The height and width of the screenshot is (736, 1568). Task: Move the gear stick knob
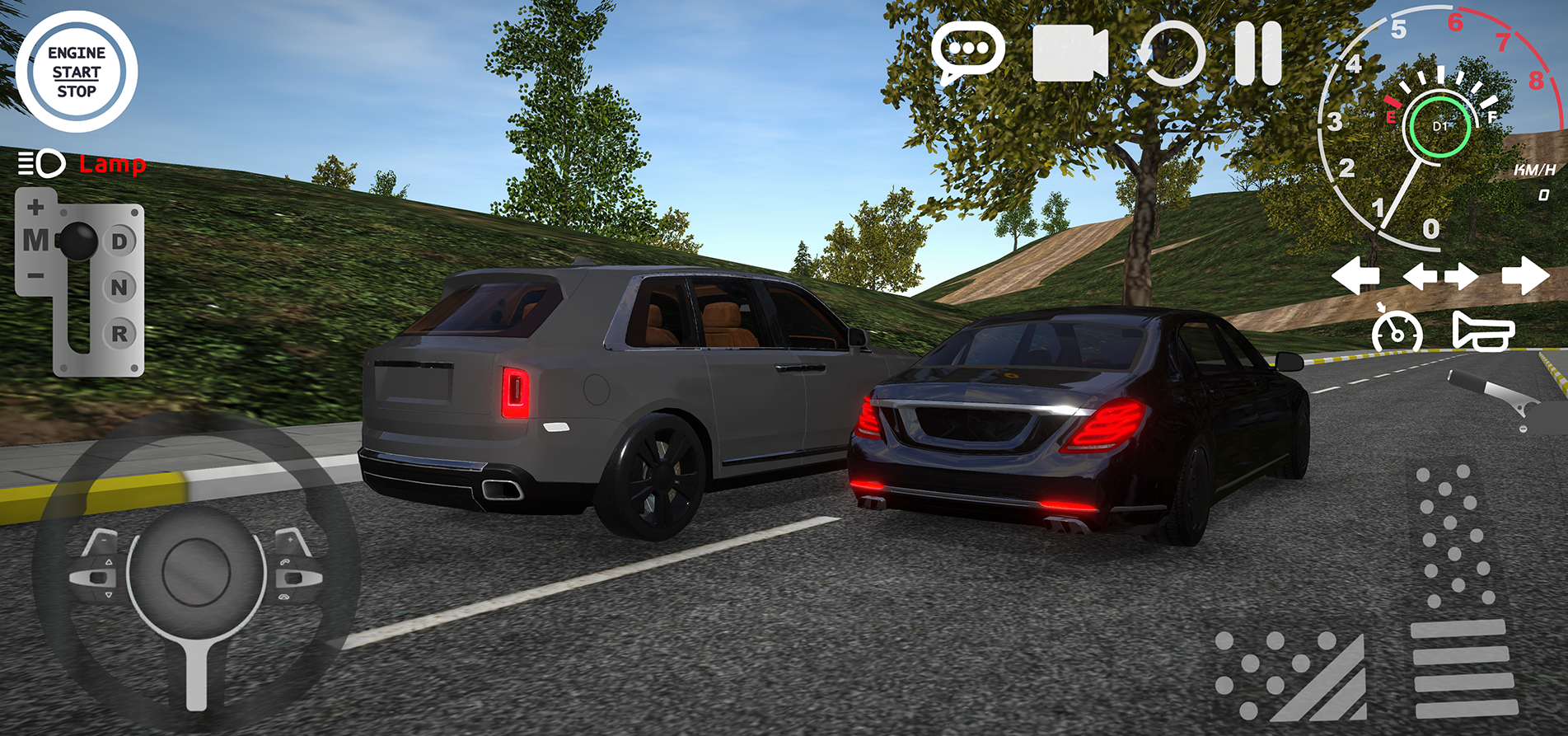click(x=79, y=240)
